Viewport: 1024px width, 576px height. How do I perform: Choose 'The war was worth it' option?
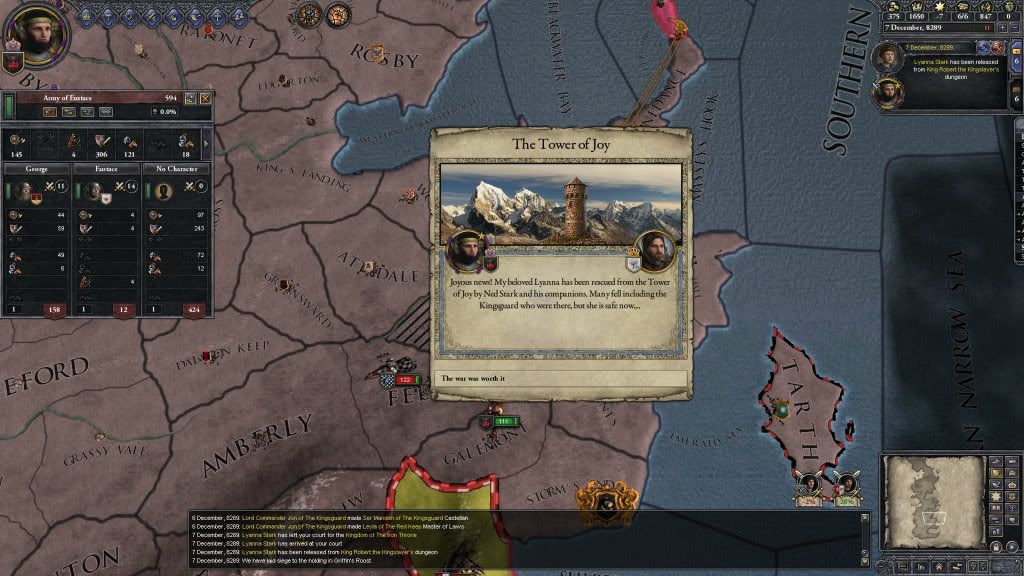561,379
